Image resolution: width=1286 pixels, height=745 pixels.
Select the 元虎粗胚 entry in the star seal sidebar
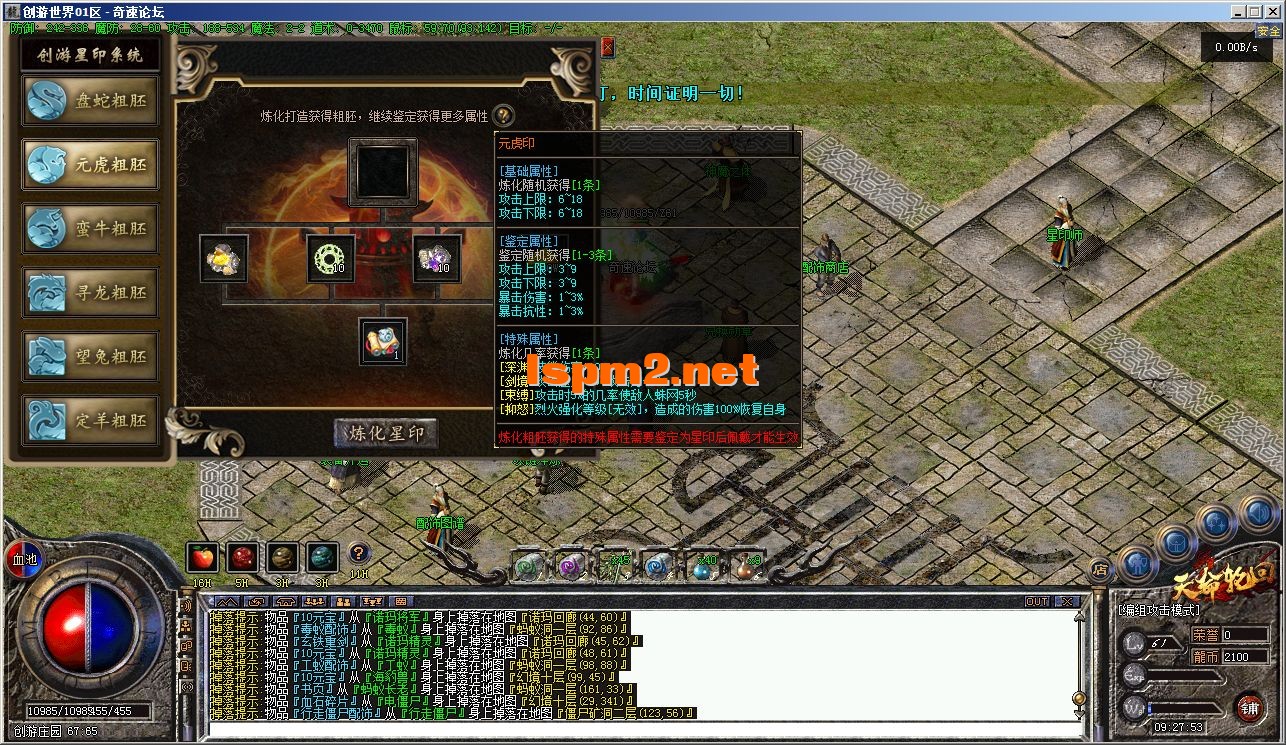coord(90,164)
